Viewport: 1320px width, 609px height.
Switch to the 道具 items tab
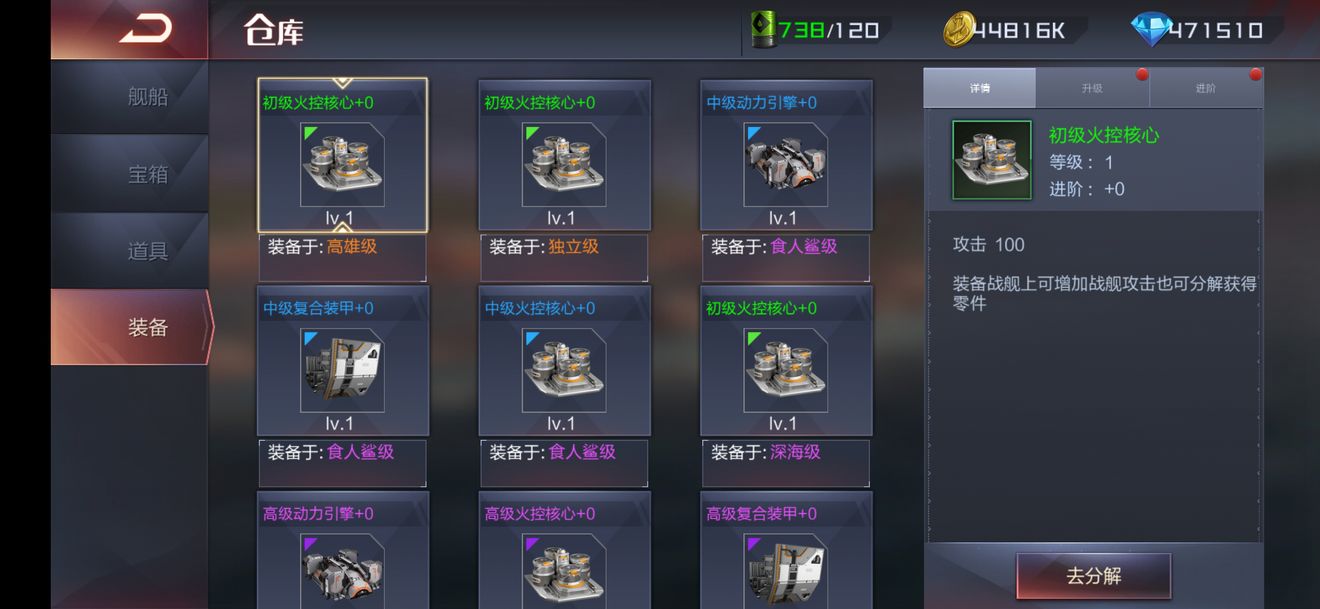(147, 251)
